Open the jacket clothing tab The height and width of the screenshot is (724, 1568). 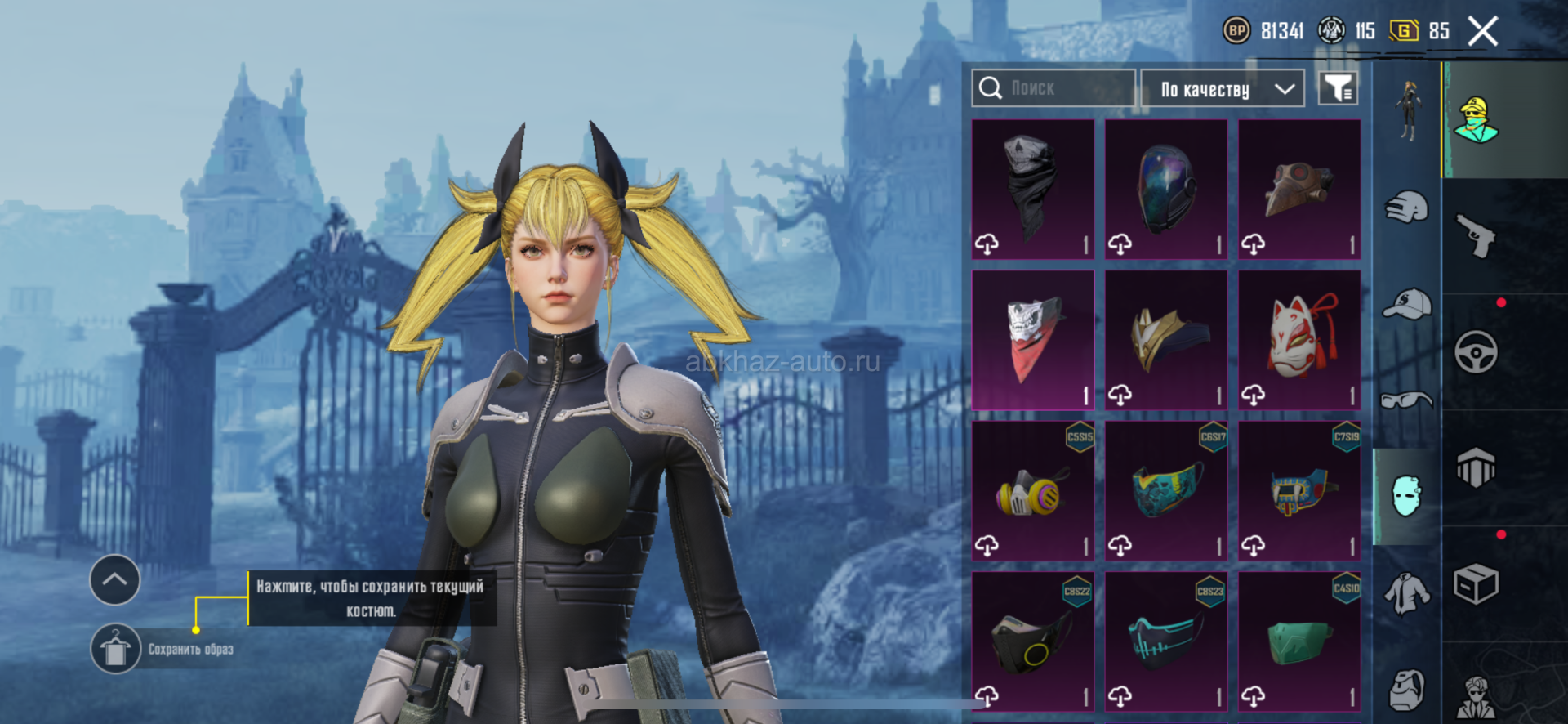click(x=1407, y=593)
